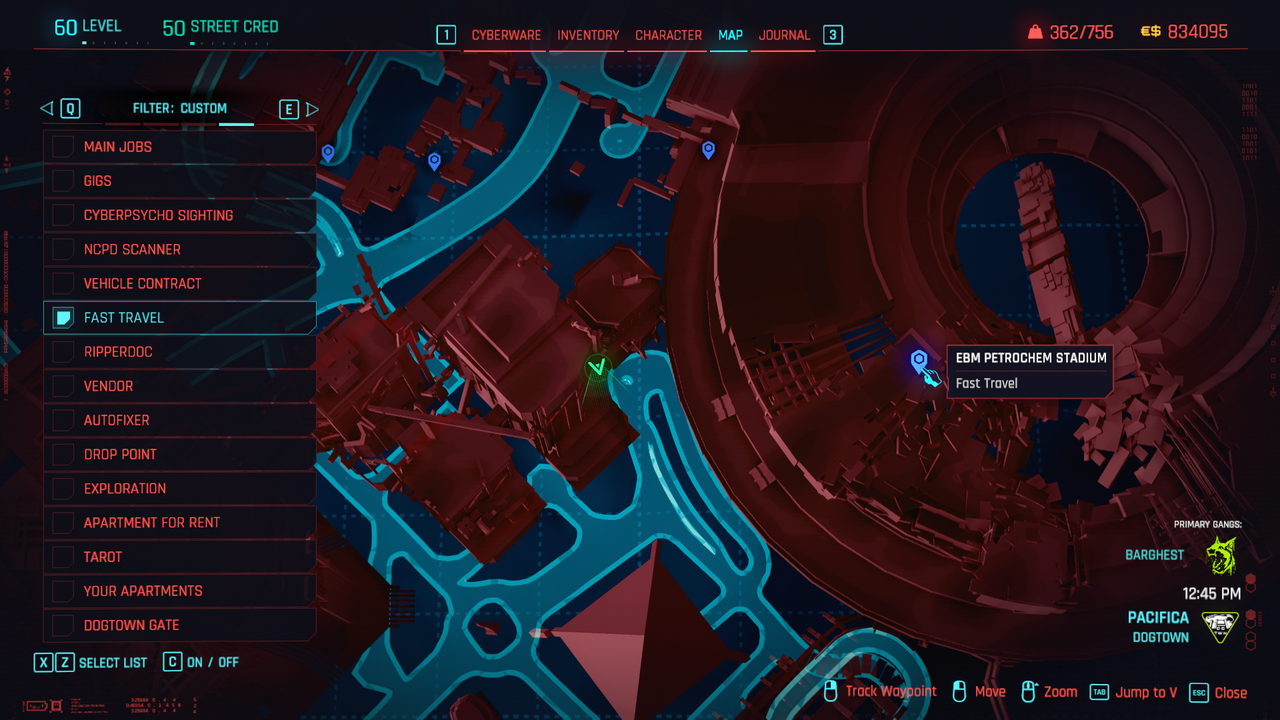Go to the Journal tab
Viewport: 1280px width, 720px height.
(784, 35)
